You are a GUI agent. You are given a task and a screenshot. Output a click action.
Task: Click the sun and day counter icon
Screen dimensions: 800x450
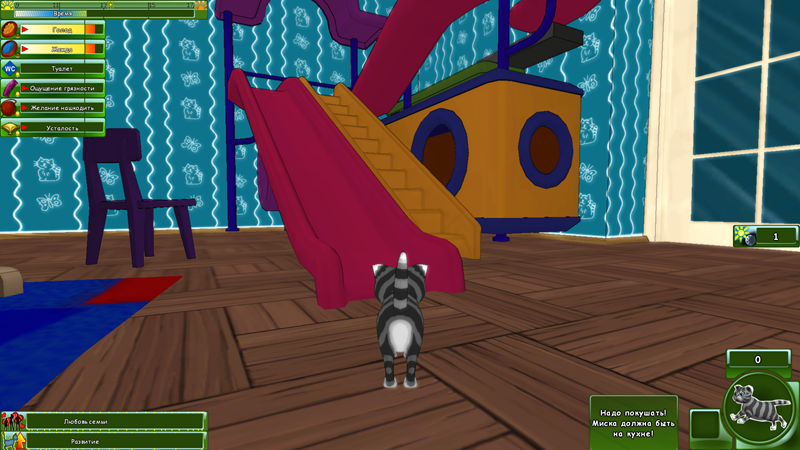745,236
